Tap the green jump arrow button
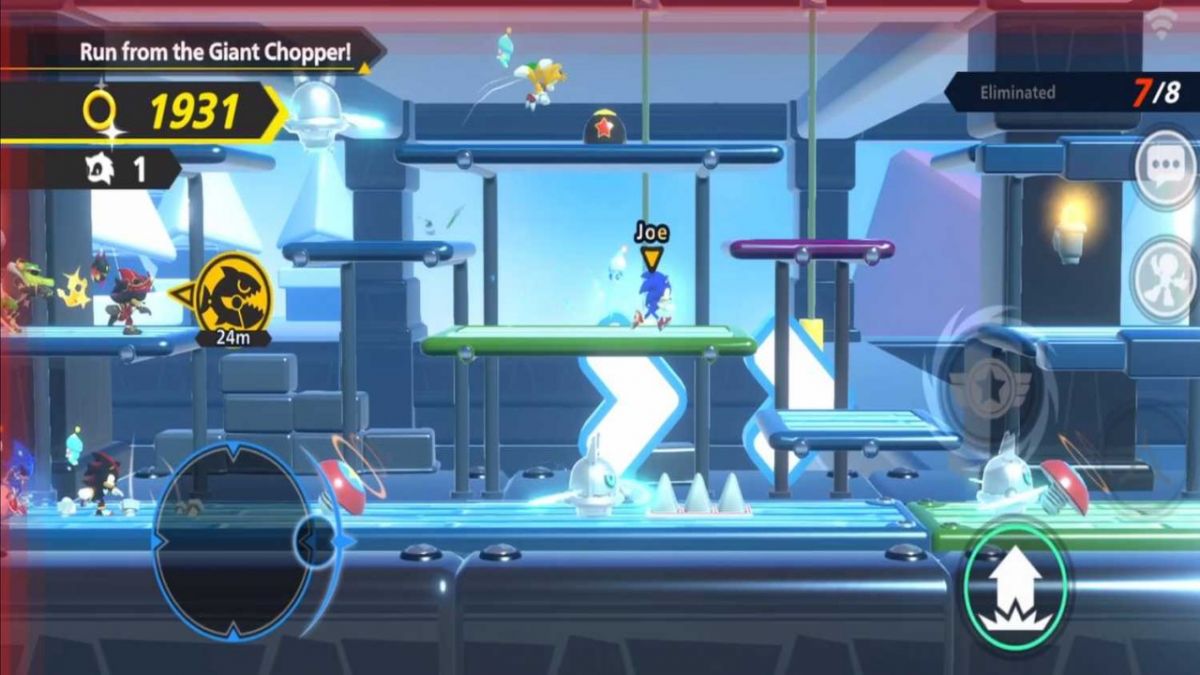Screen dimensions: 1200x675 [x=1014, y=590]
